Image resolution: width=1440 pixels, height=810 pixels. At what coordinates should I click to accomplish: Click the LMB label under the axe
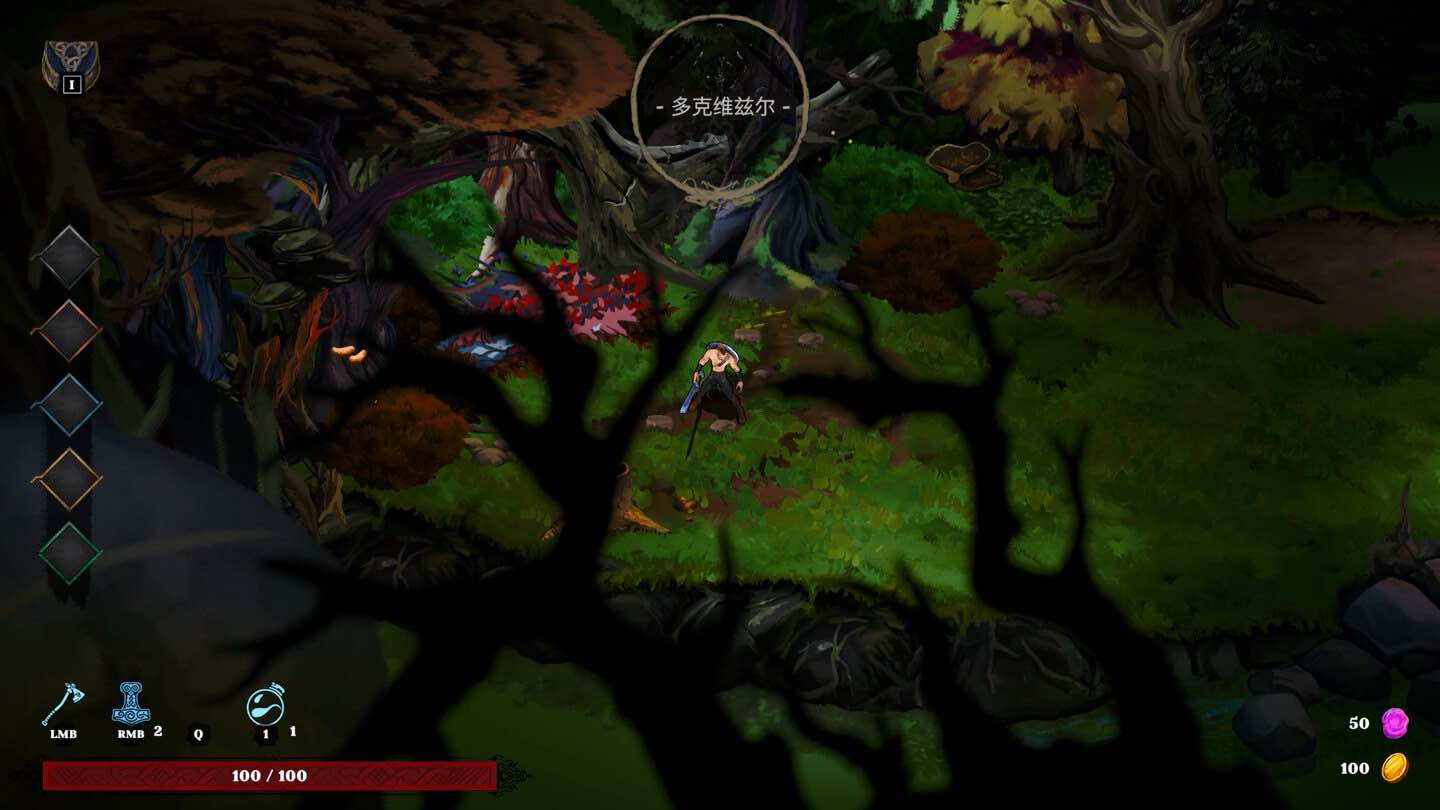(x=62, y=733)
